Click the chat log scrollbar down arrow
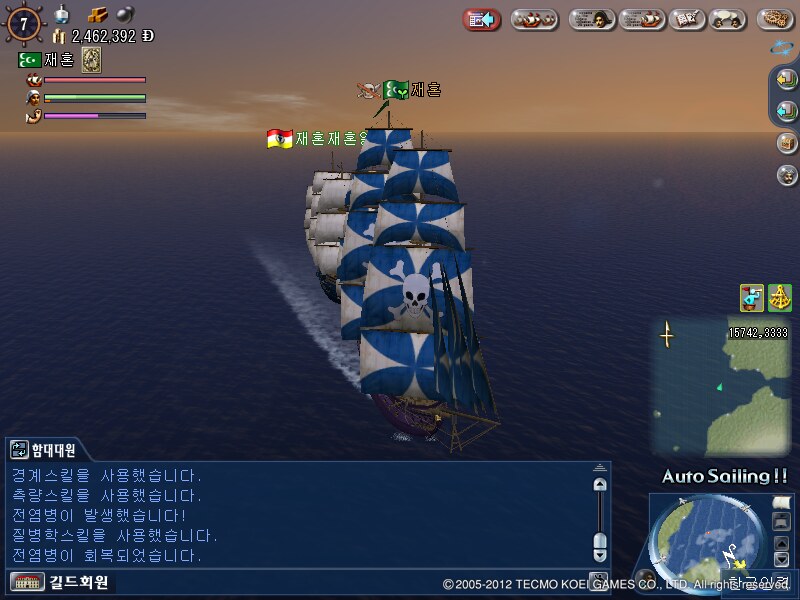The height and width of the screenshot is (600, 800). pyautogui.click(x=599, y=553)
